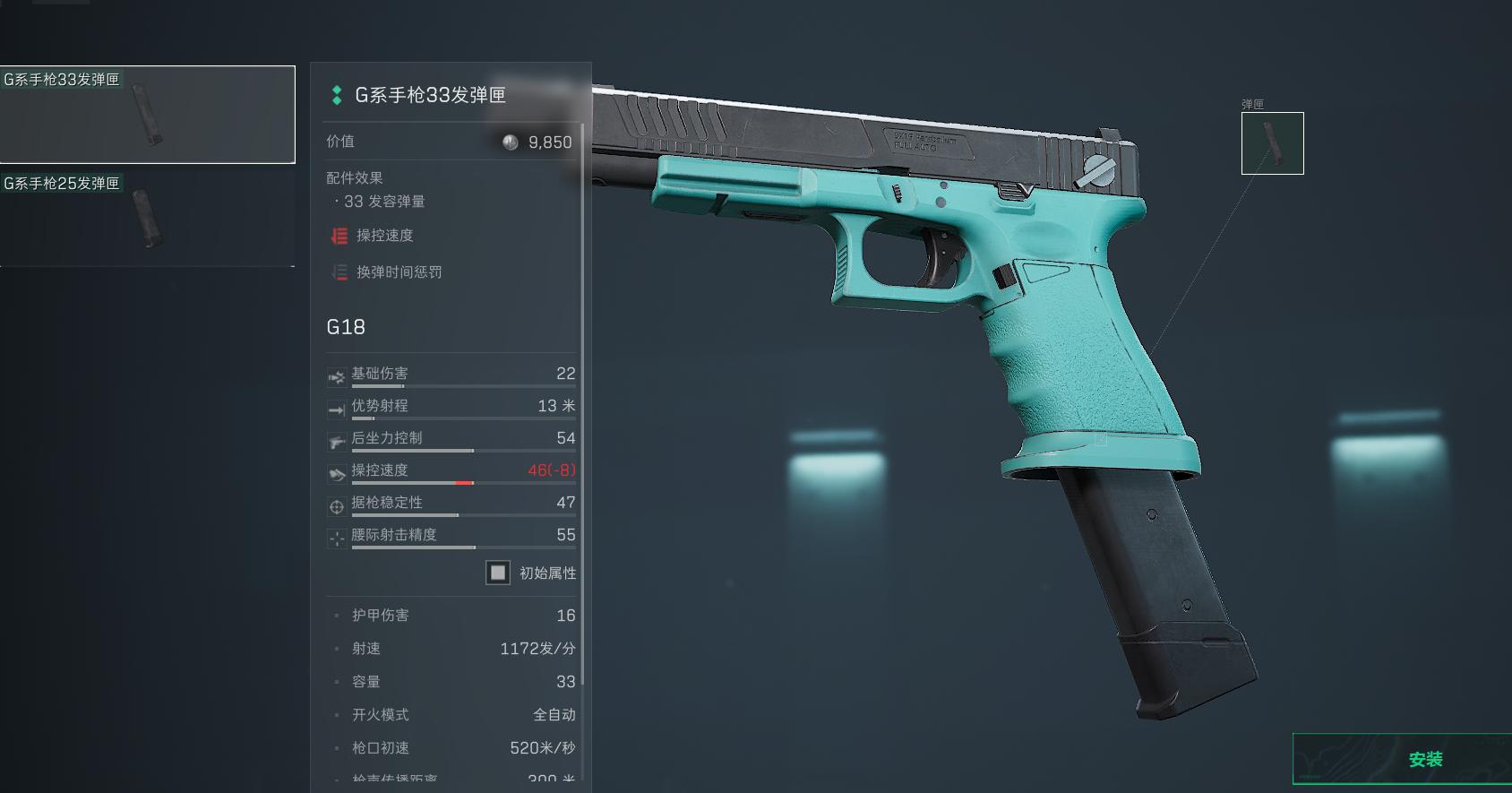Toggle the 初始属性 checkbox
The width and height of the screenshot is (1512, 793).
(498, 573)
